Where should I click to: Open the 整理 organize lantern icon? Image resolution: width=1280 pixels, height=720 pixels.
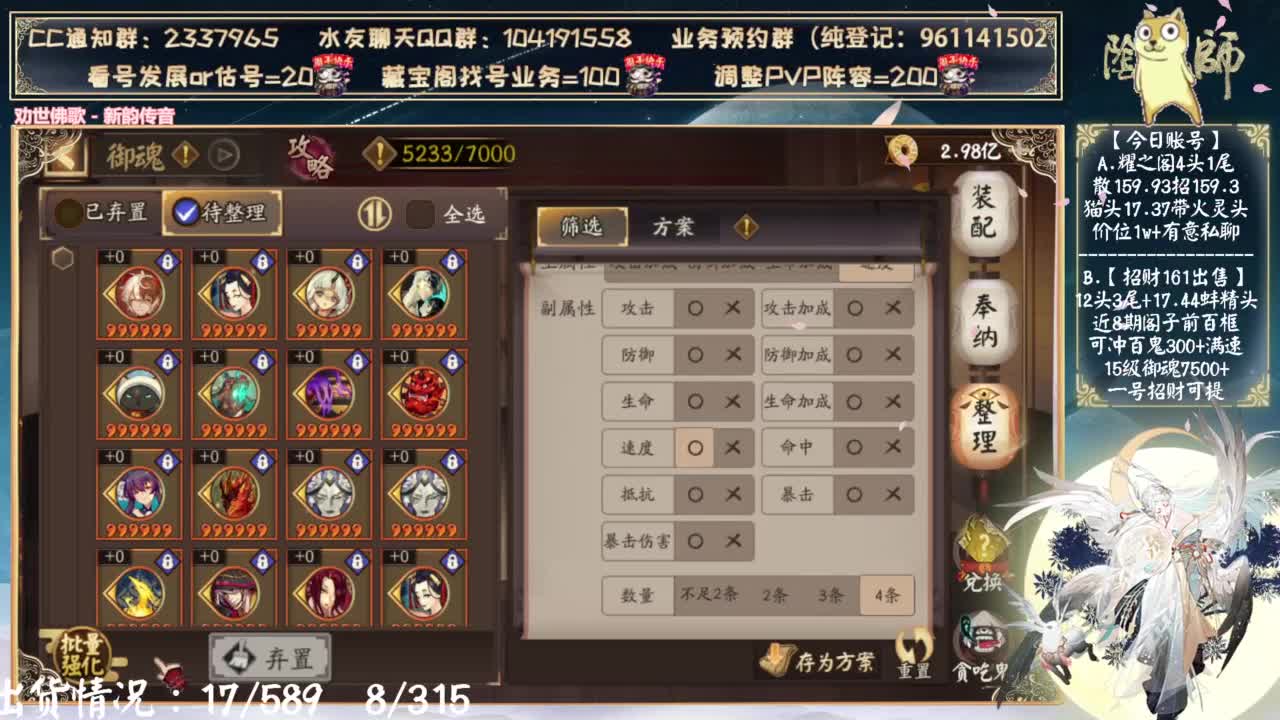pyautogui.click(x=982, y=427)
